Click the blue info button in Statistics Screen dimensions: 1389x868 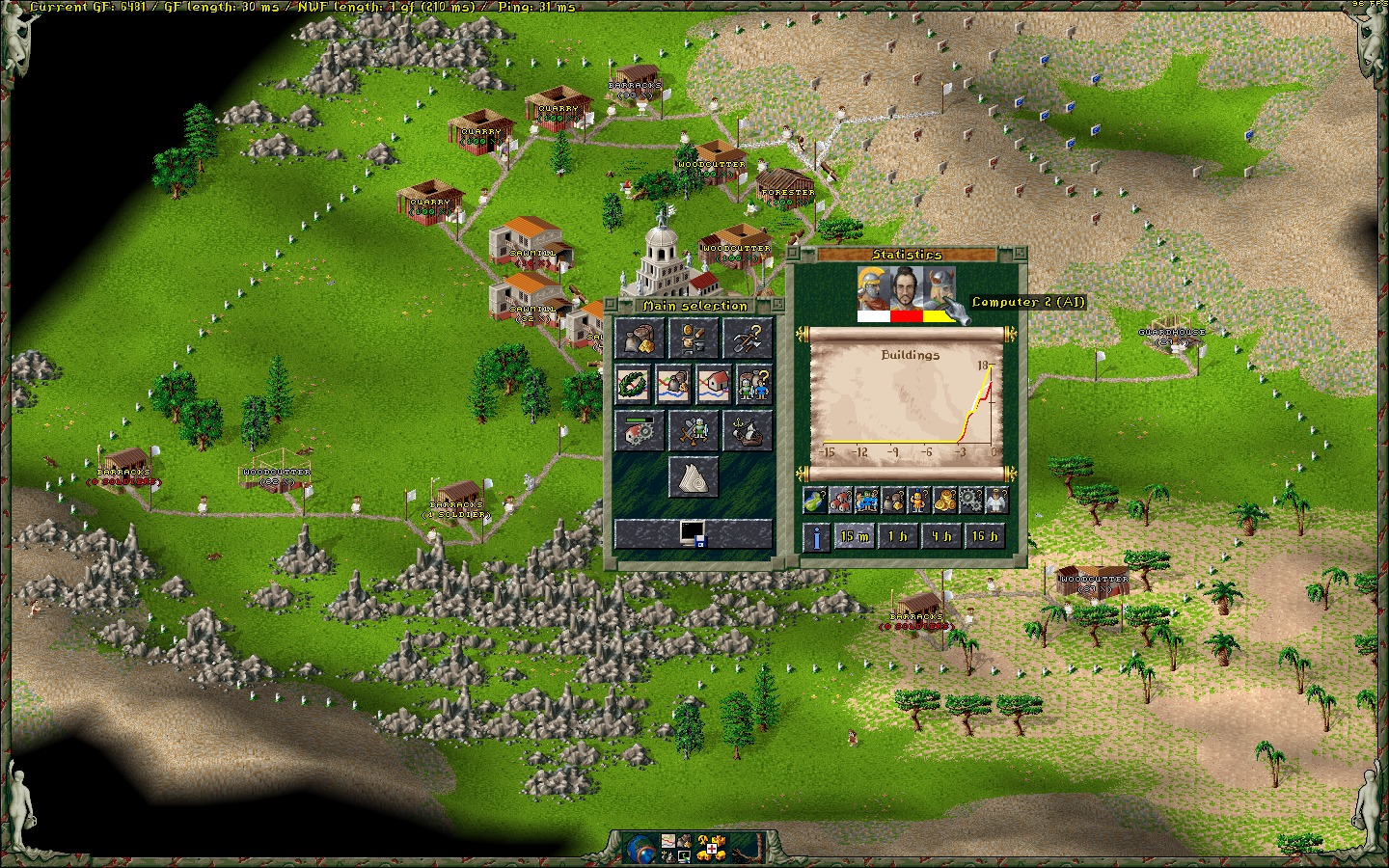point(816,537)
